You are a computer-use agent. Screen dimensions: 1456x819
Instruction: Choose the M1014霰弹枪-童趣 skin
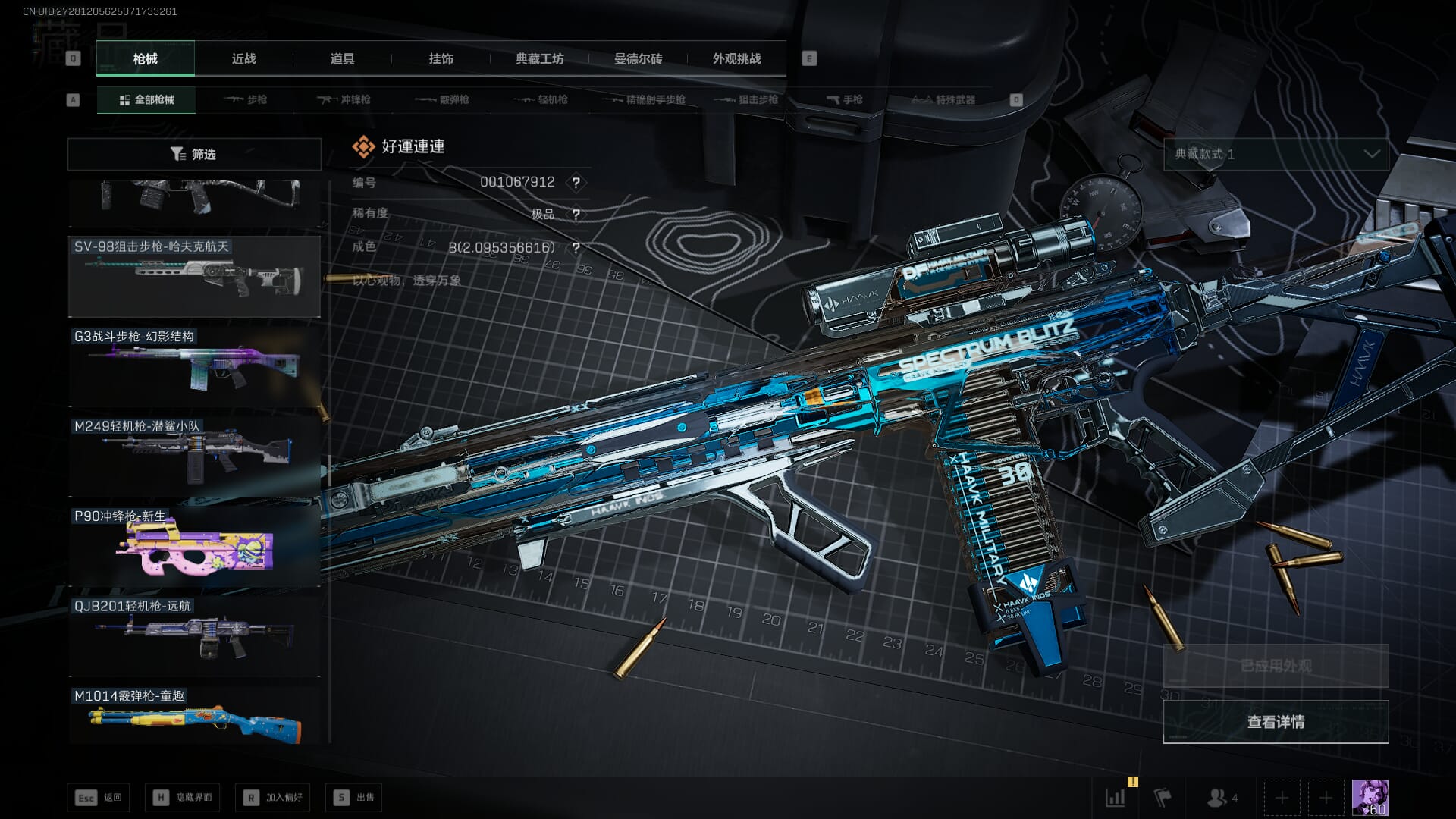pos(194,717)
